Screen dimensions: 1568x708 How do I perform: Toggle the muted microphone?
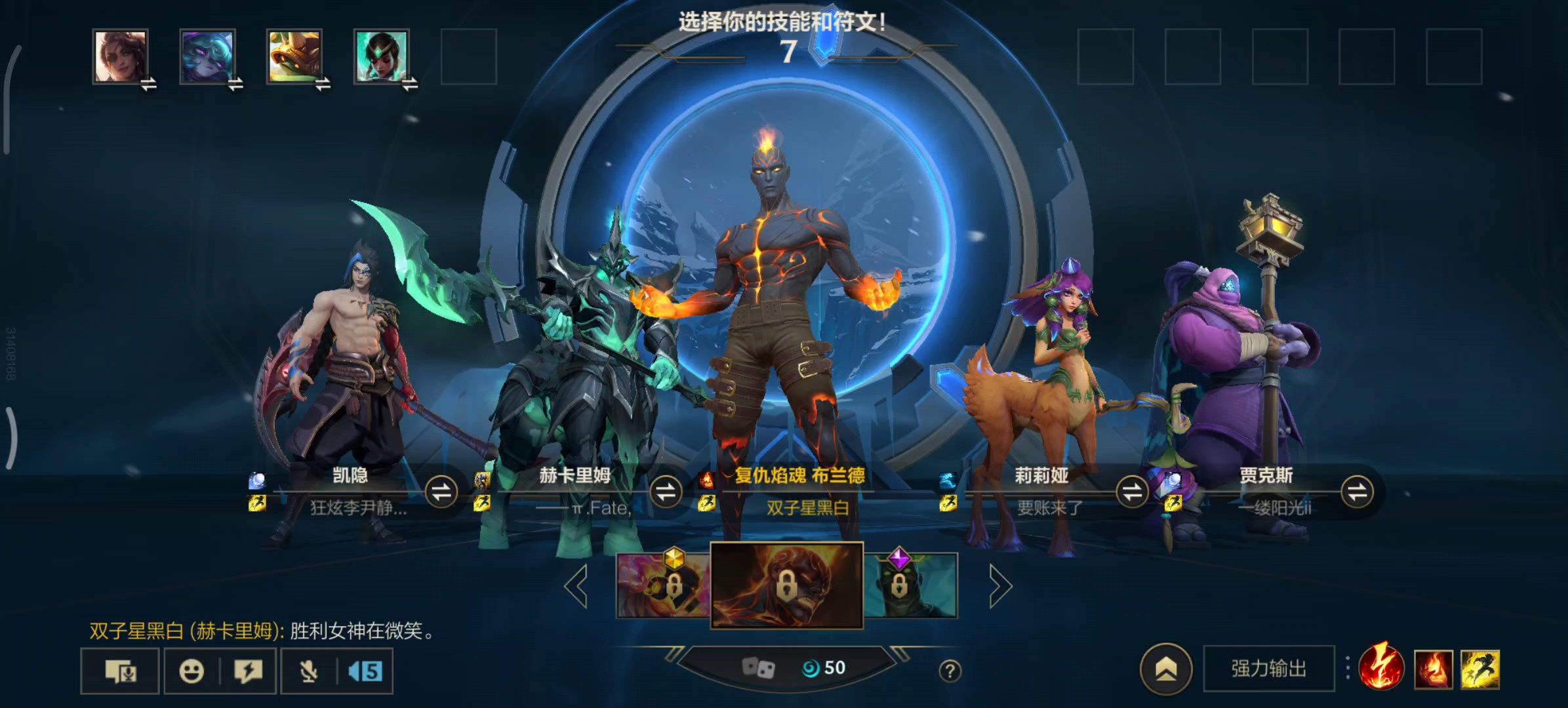click(x=308, y=671)
